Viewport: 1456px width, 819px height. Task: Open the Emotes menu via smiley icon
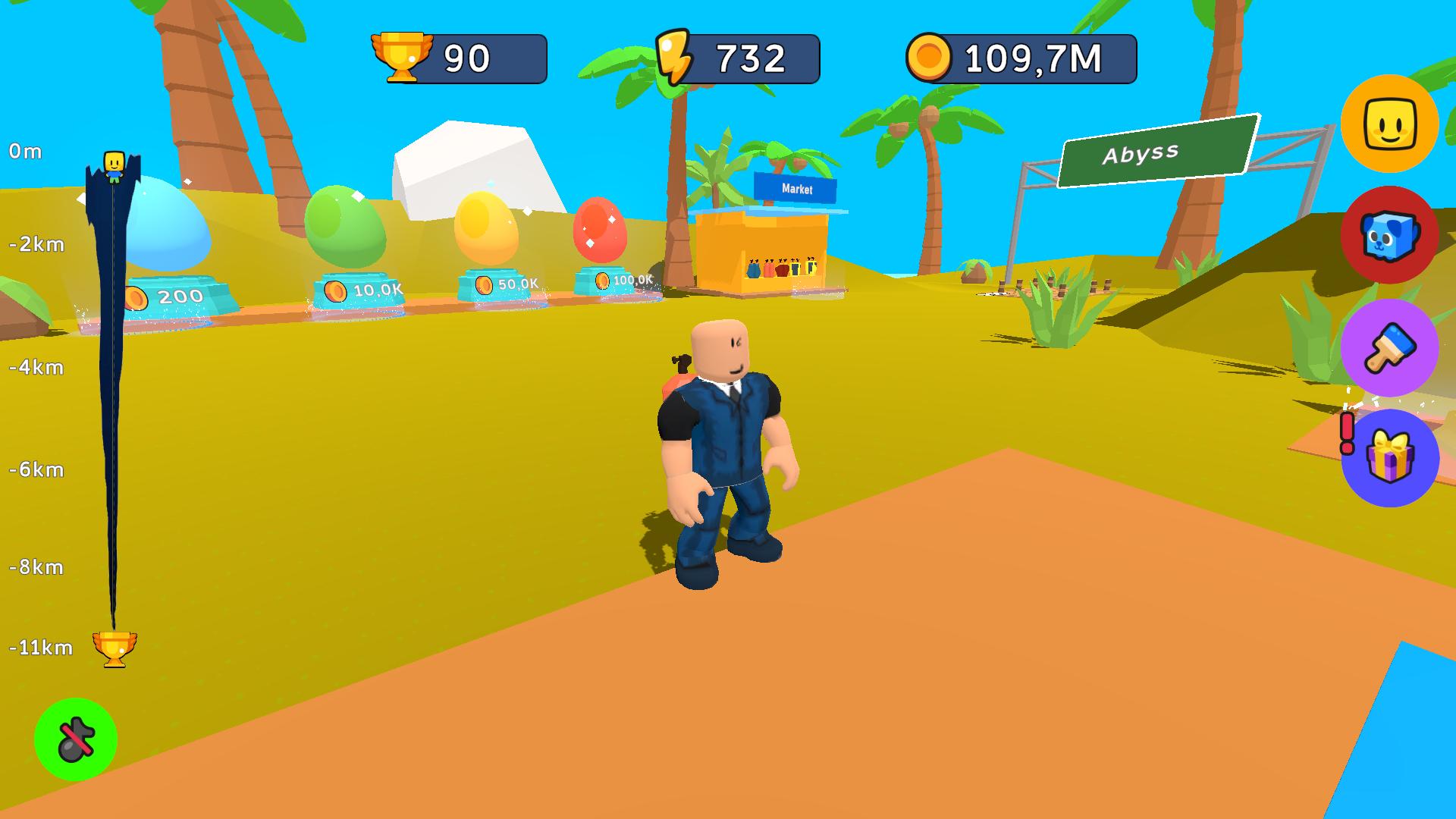[1389, 129]
